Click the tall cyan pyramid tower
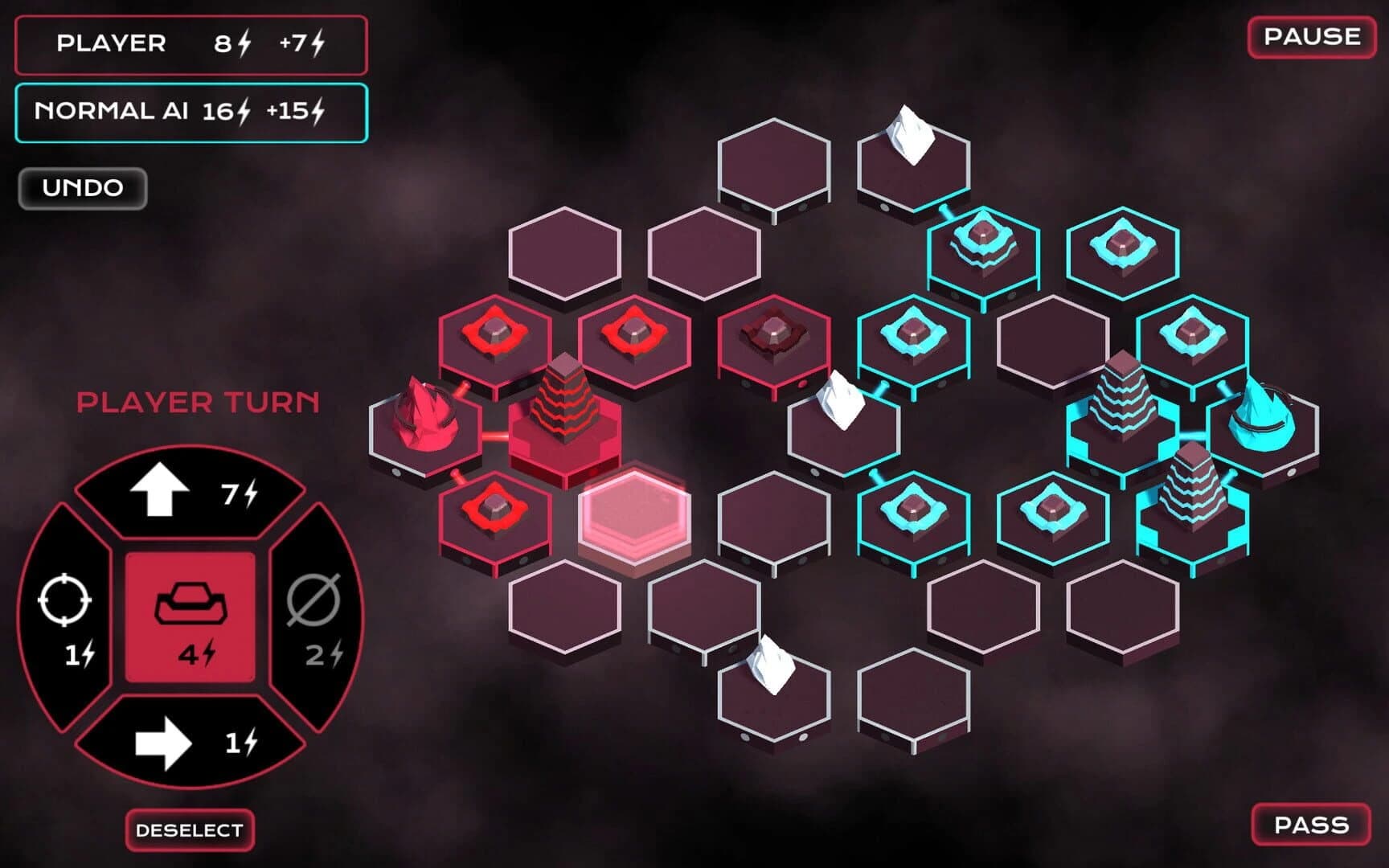The width and height of the screenshot is (1389, 868). pyautogui.click(x=1125, y=402)
